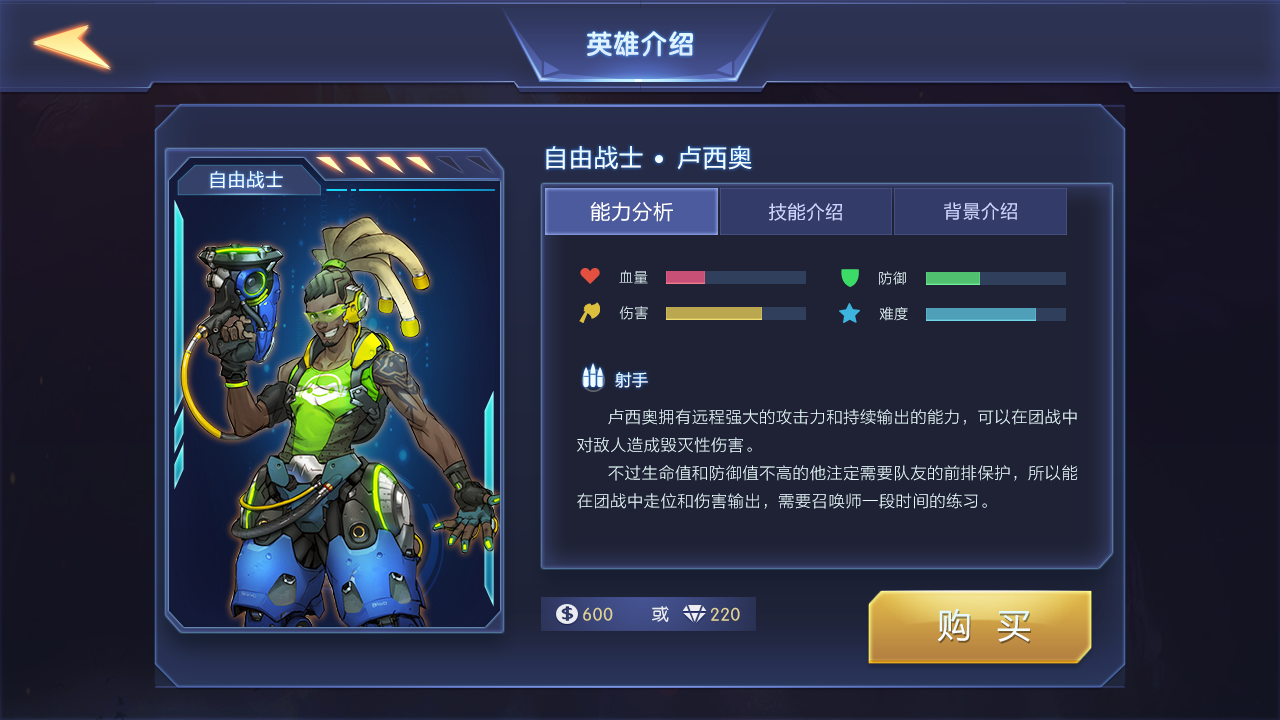Screen dimensions: 1280x720
Task: Click the hero name 自由战士 • 卢西奥
Action: pos(650,158)
